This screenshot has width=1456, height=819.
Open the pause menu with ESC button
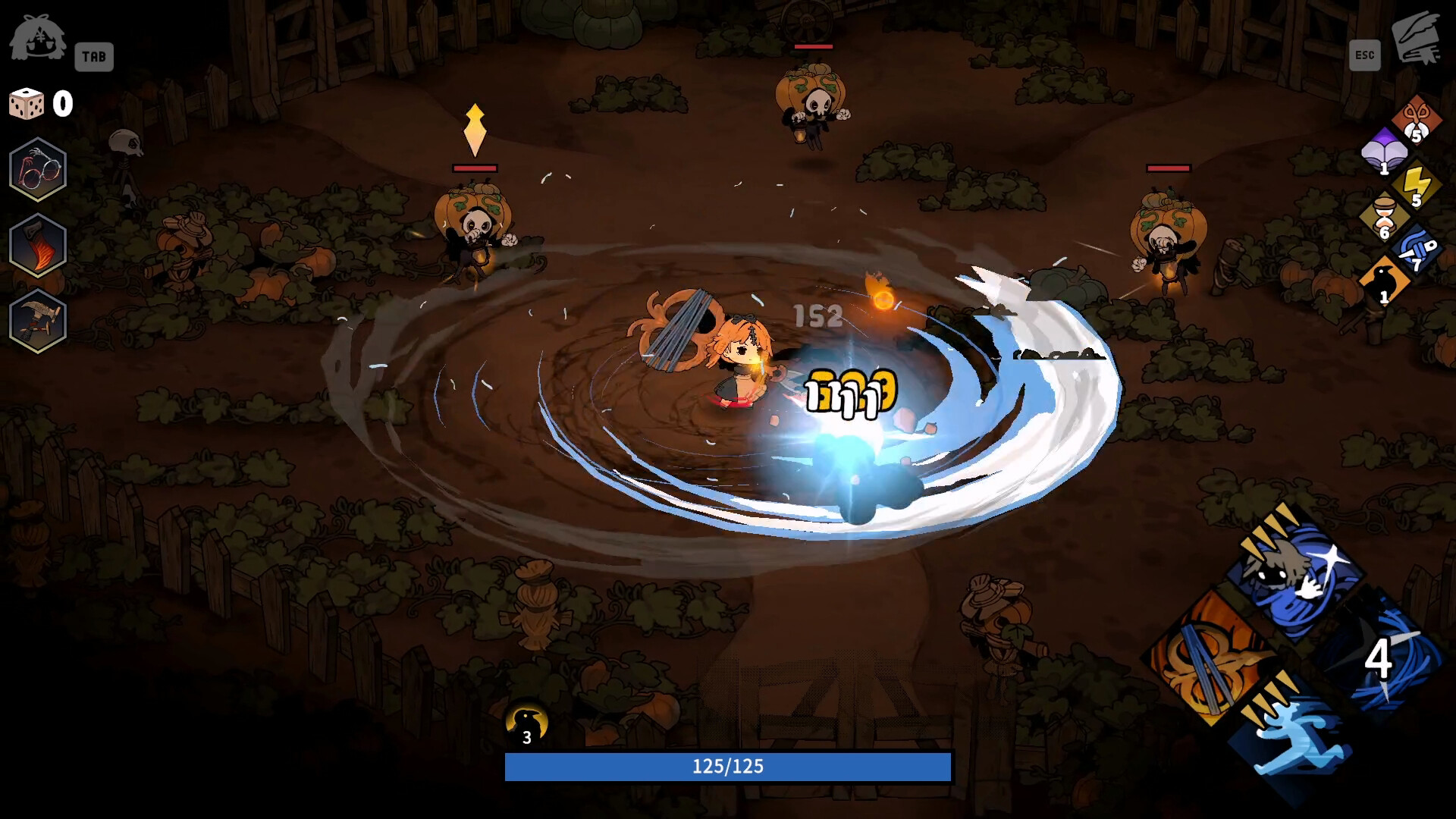1365,54
